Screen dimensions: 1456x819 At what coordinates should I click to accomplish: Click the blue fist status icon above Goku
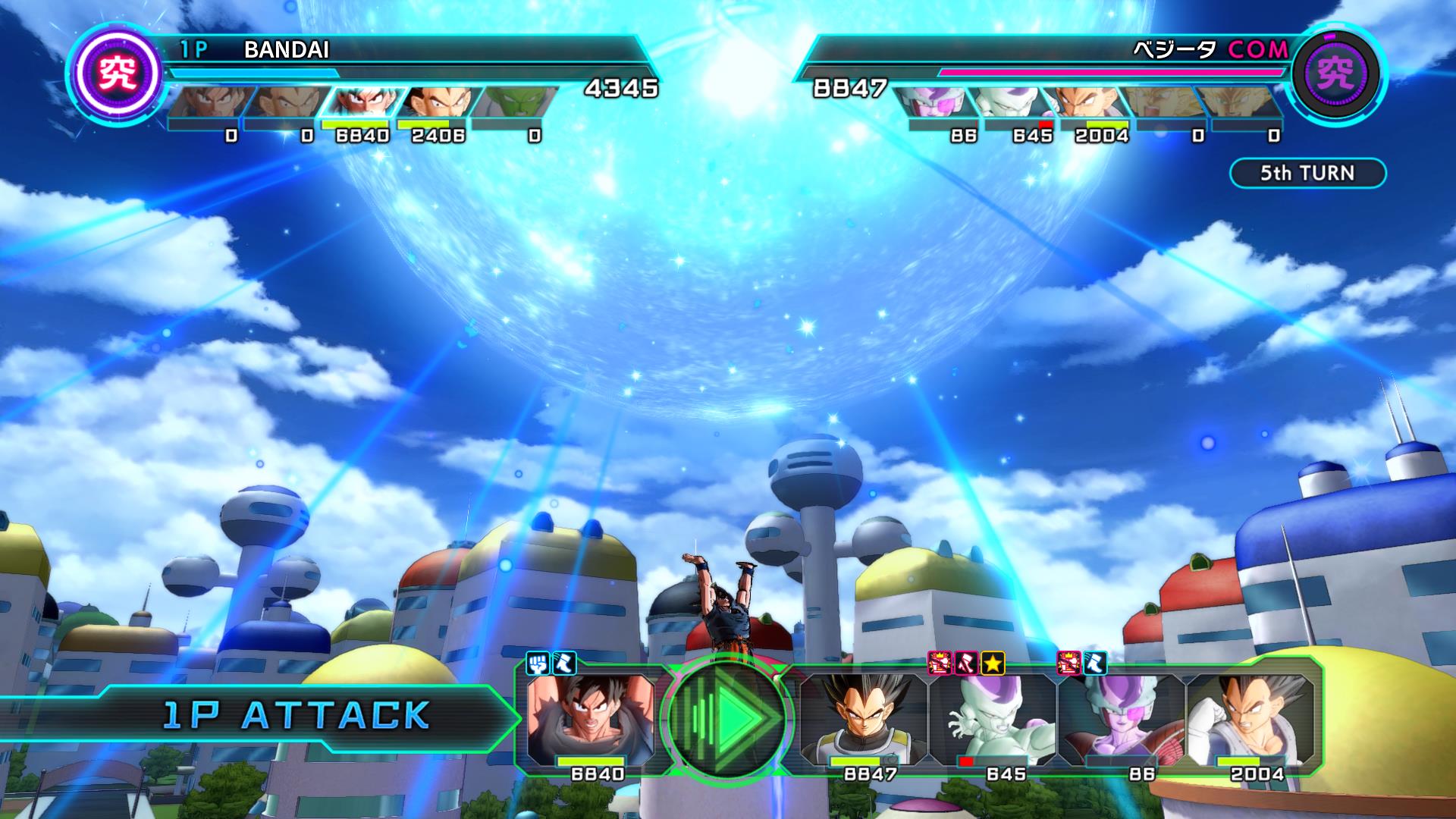539,664
